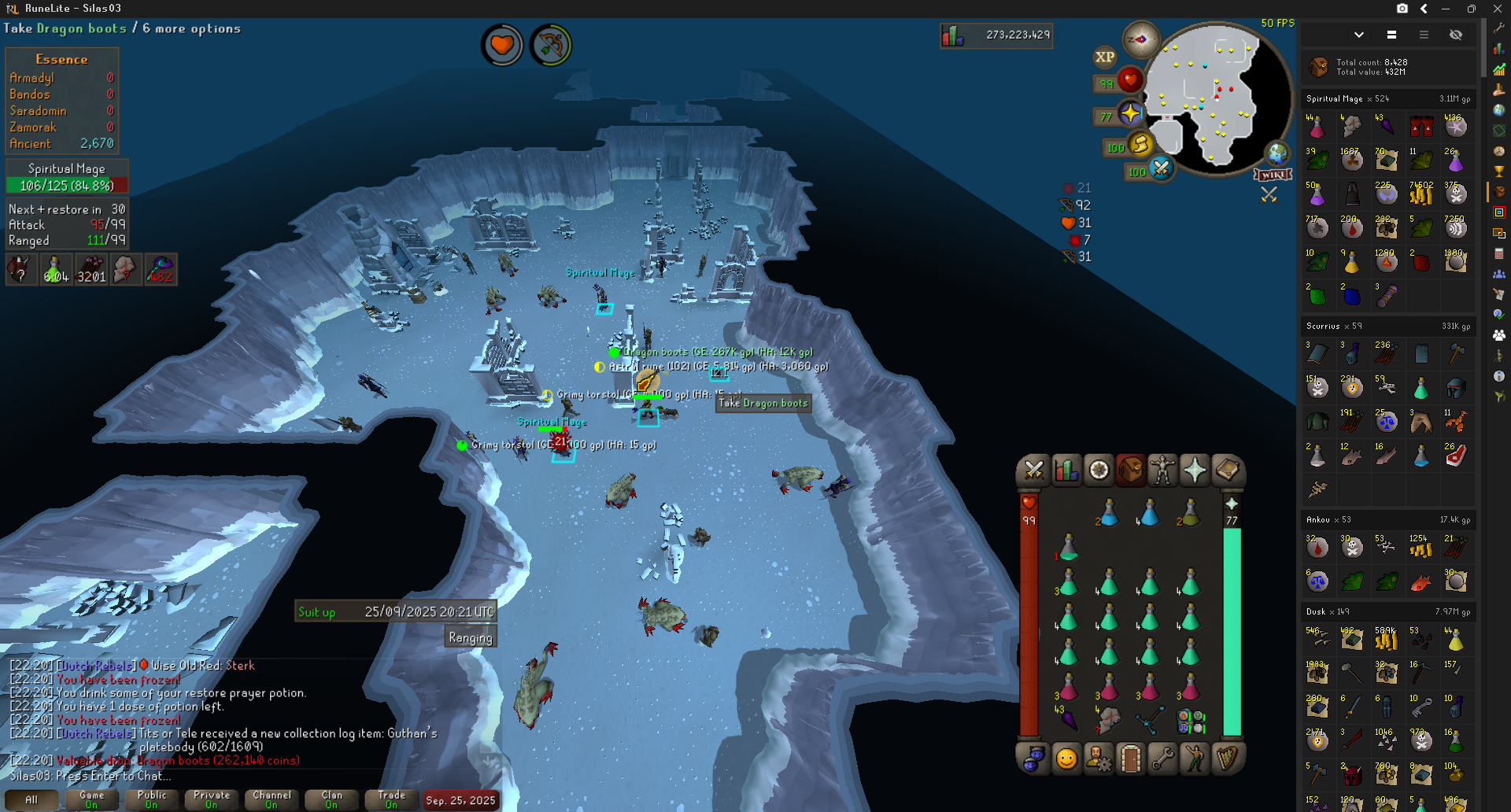This screenshot has width=1511, height=812.
Task: Open the Emotes tab
Action: click(x=1194, y=759)
